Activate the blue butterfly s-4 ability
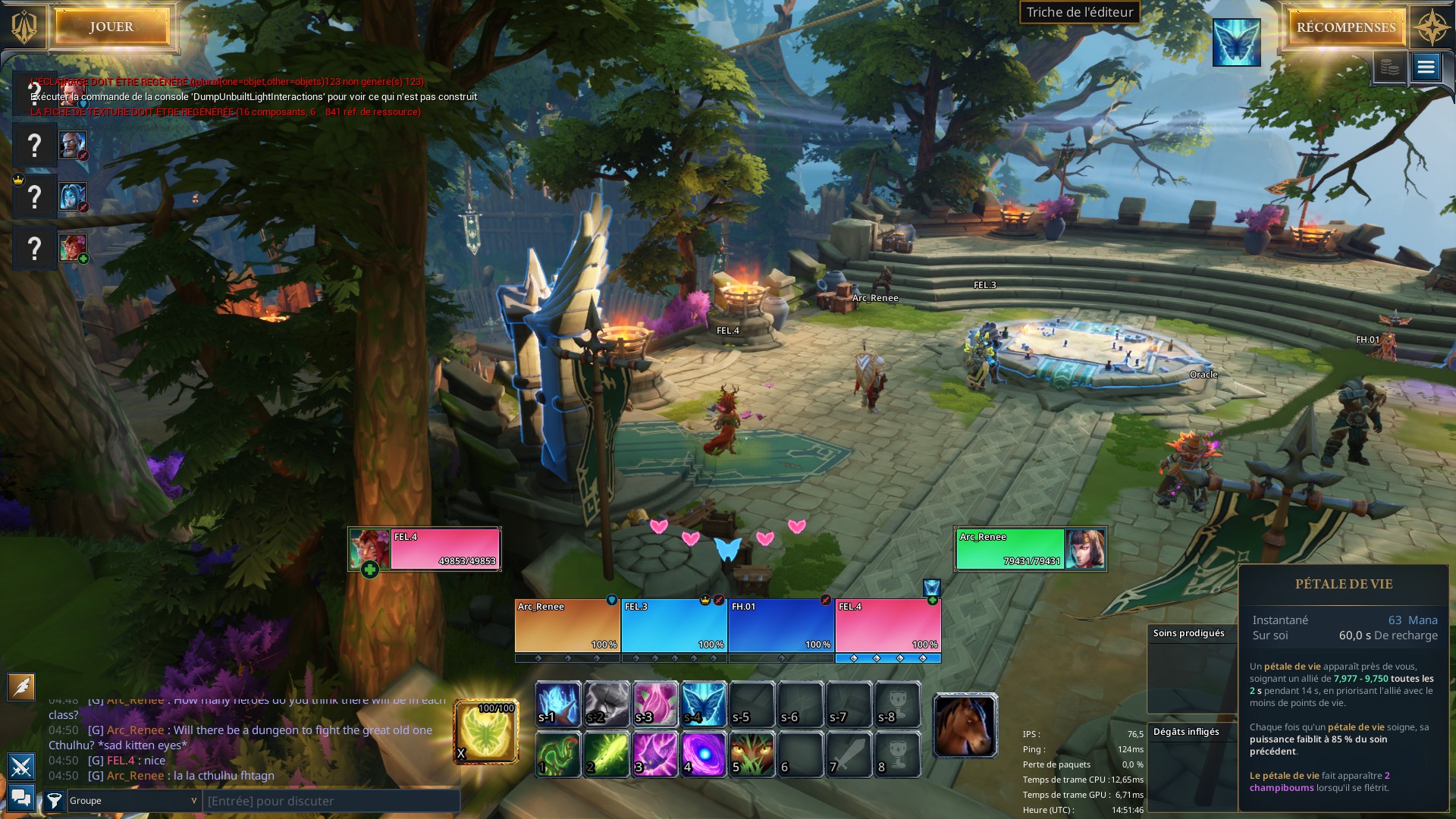This screenshot has width=1456, height=819. point(703,704)
